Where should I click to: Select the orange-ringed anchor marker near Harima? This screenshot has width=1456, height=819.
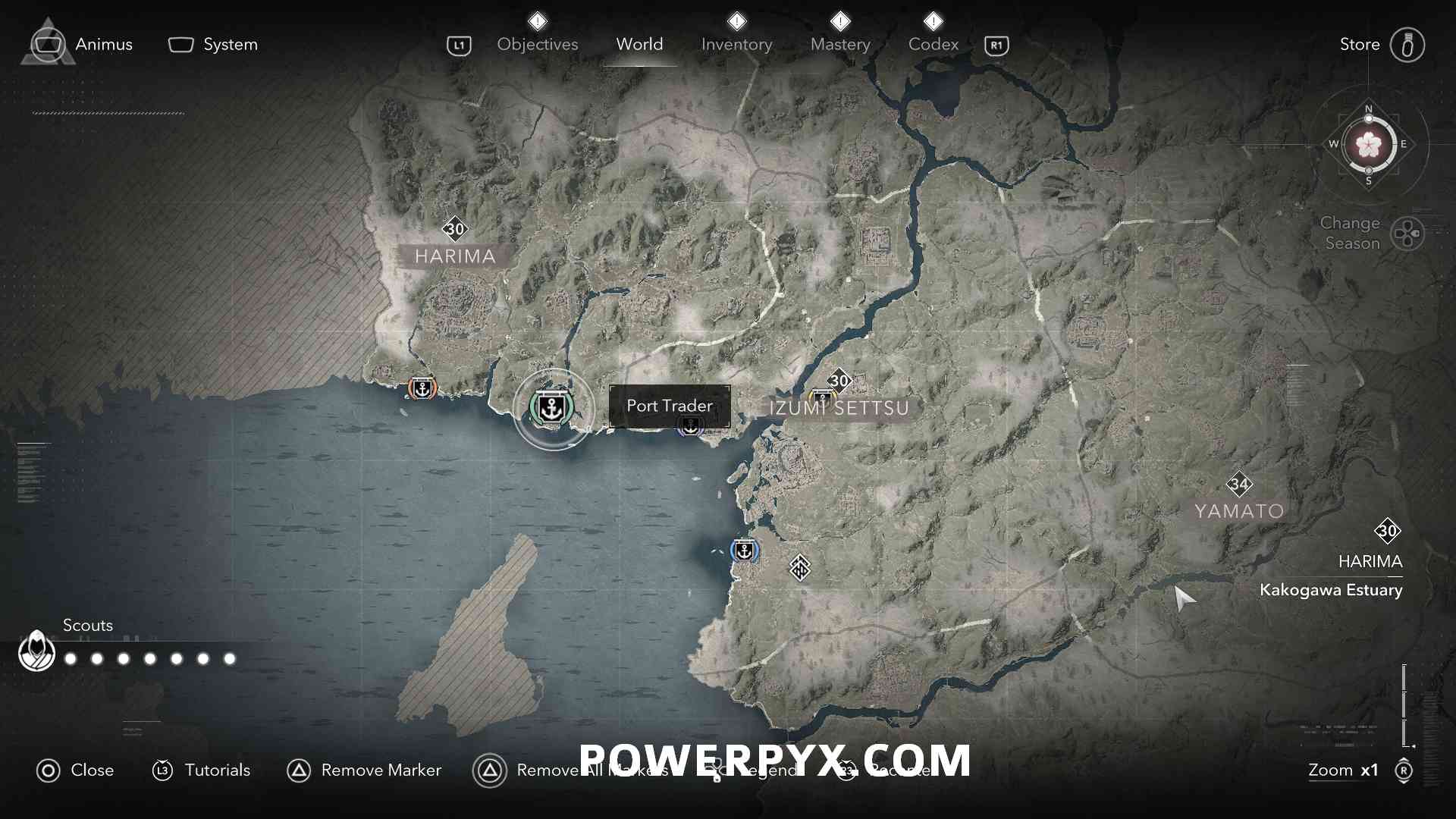pyautogui.click(x=422, y=388)
